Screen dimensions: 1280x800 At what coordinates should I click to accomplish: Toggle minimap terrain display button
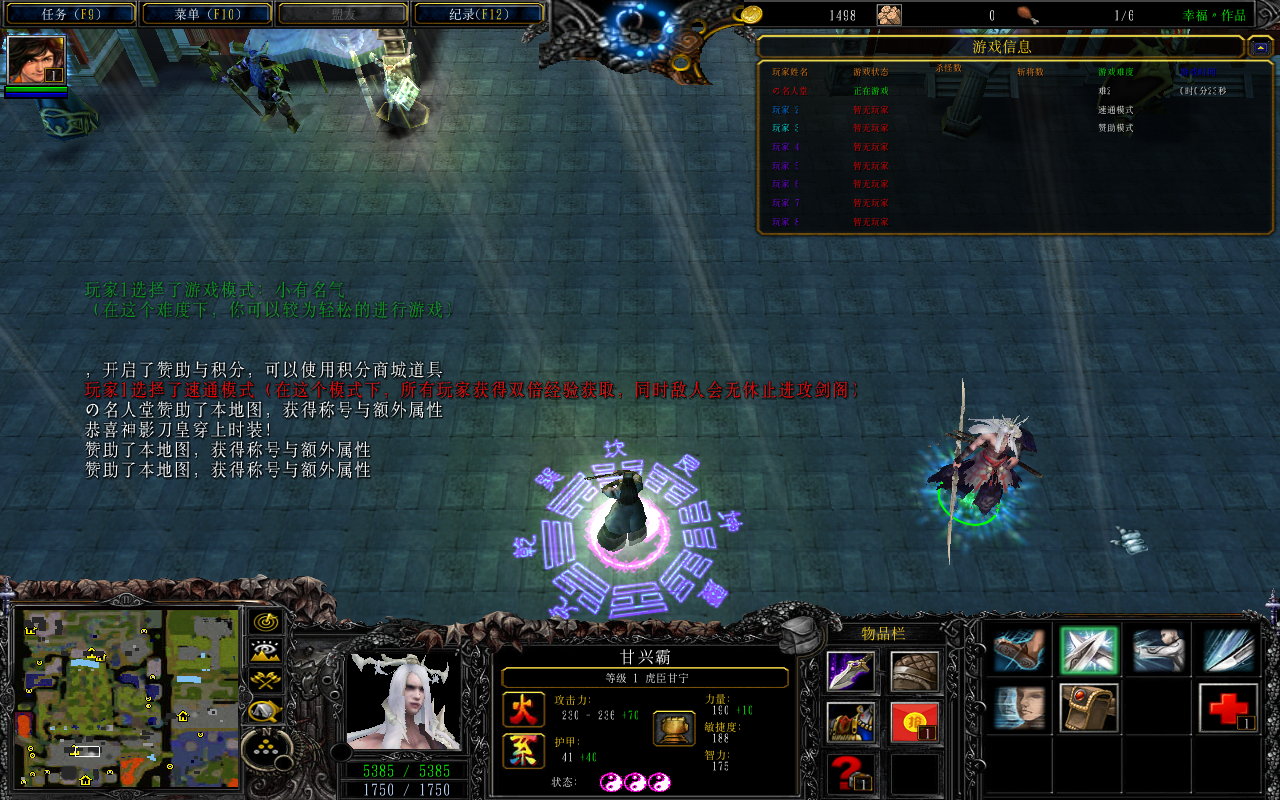[267, 652]
